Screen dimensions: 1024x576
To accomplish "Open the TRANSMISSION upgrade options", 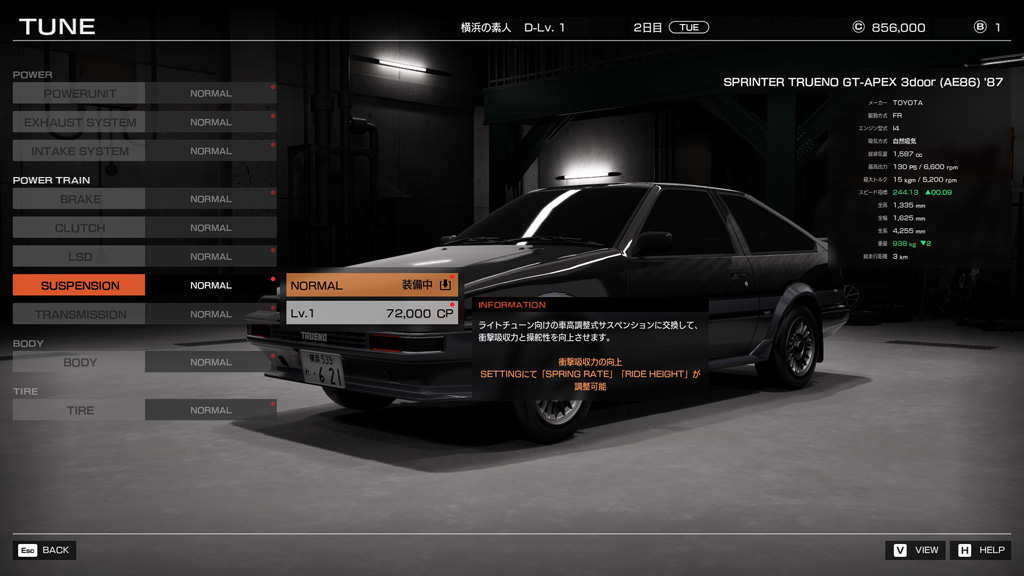I will [79, 314].
